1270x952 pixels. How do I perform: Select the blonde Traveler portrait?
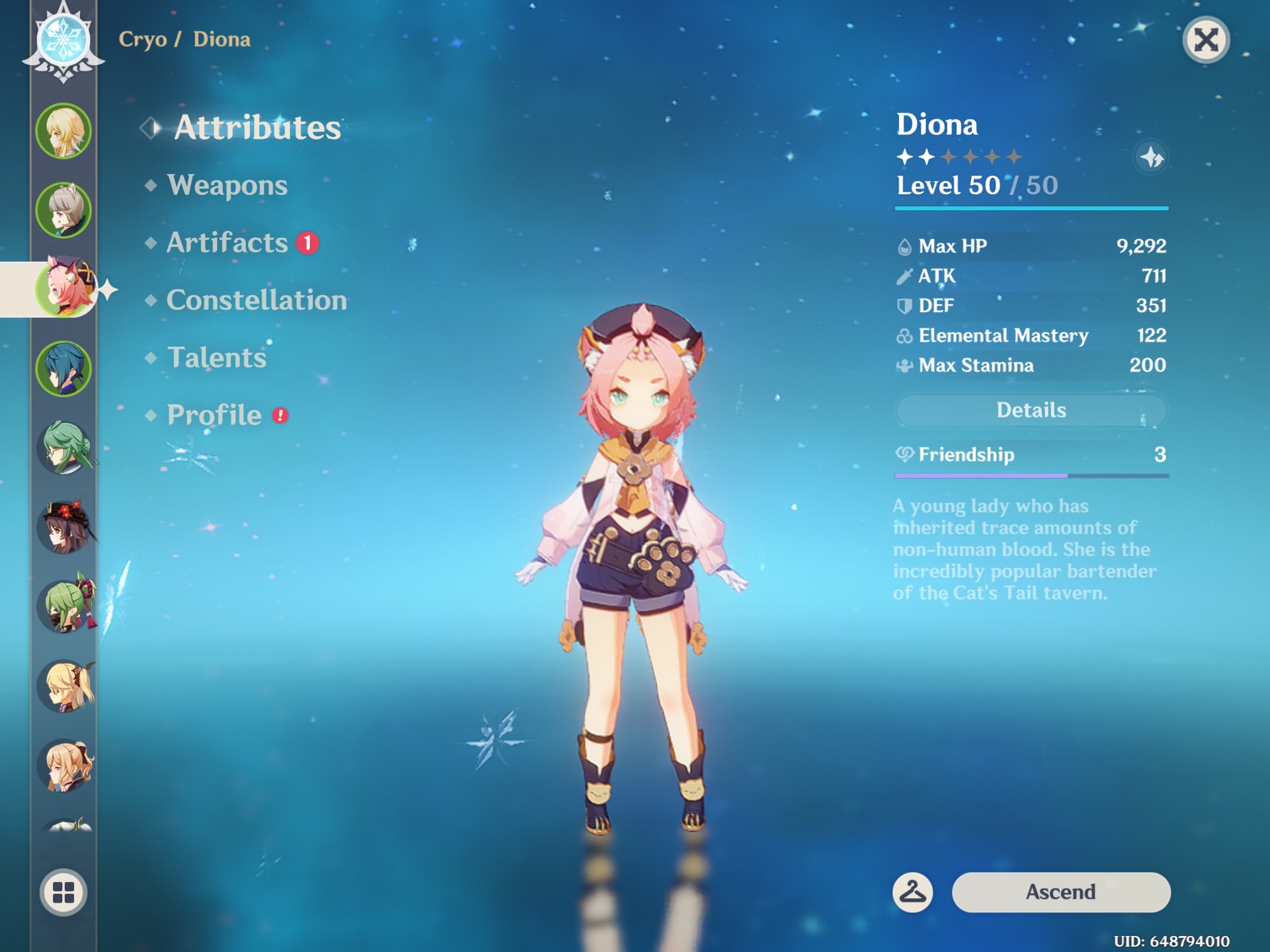(63, 131)
